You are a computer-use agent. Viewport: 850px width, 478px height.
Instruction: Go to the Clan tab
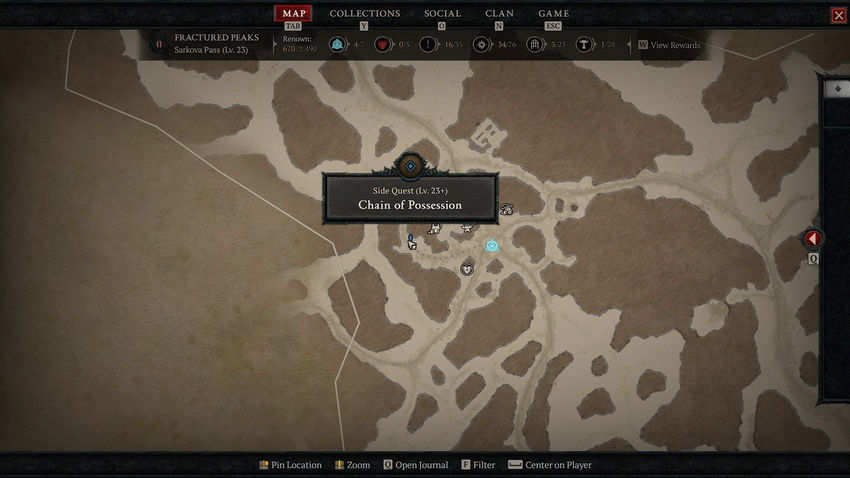click(499, 14)
